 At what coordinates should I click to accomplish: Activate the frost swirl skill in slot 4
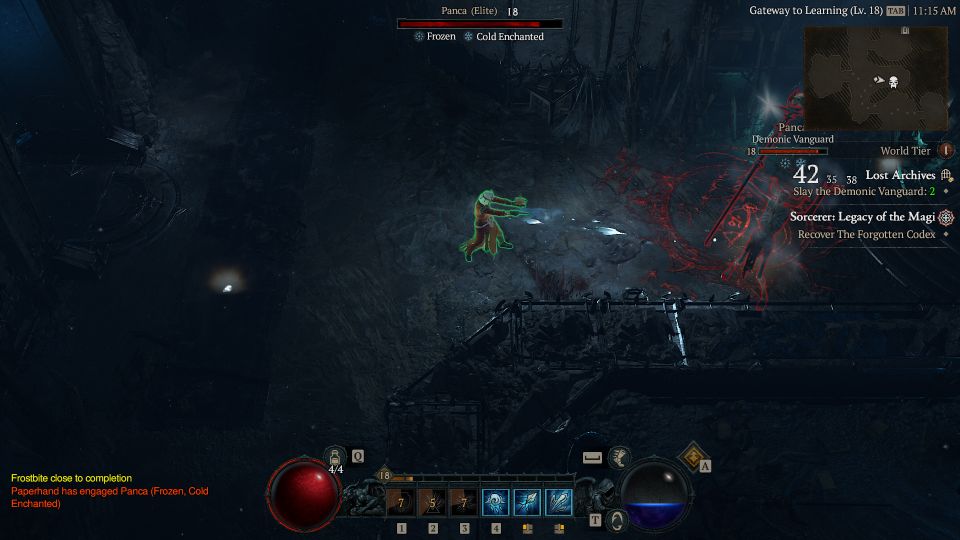coord(495,502)
